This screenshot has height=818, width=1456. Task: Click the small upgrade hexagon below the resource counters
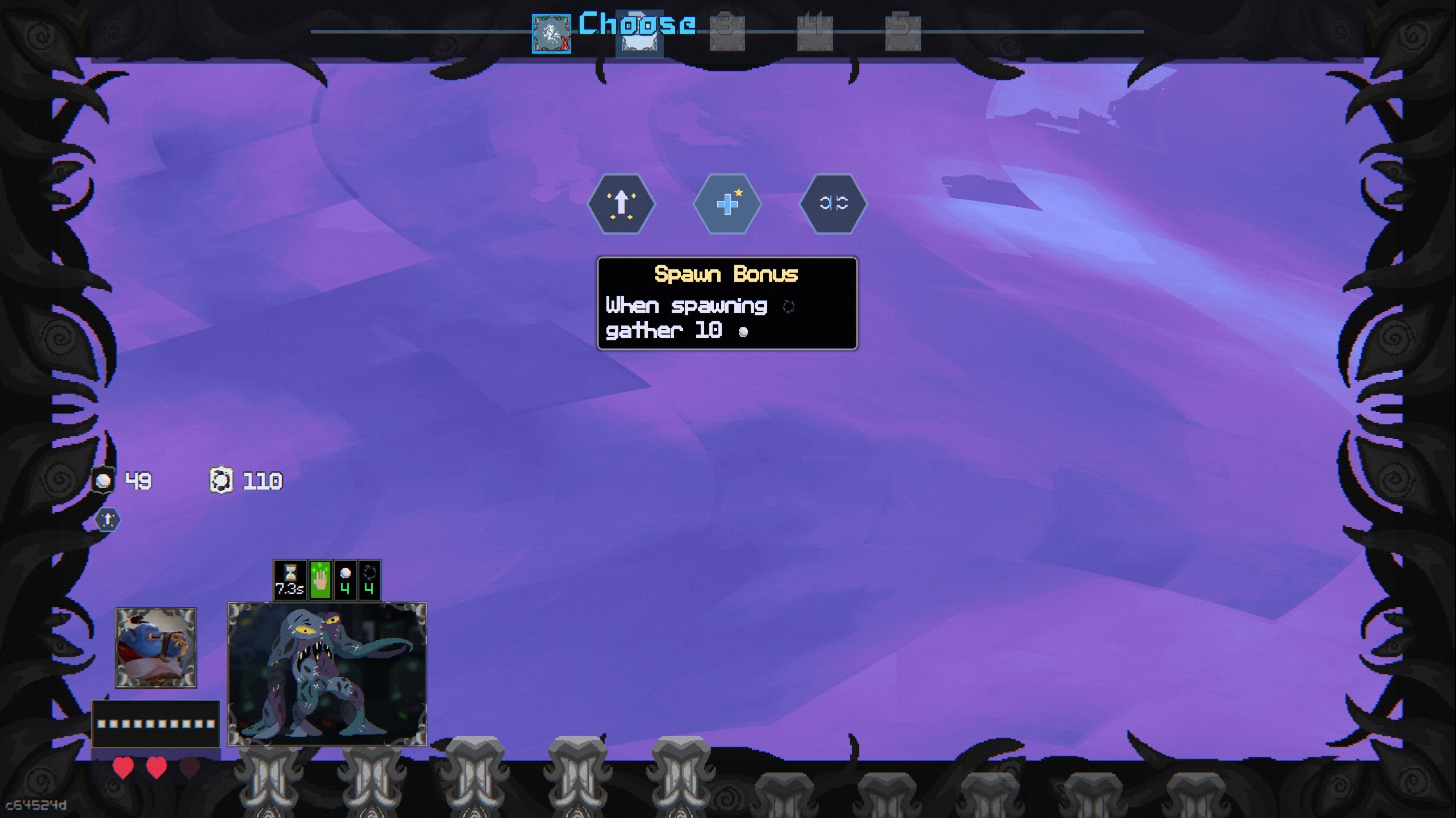pyautogui.click(x=107, y=519)
